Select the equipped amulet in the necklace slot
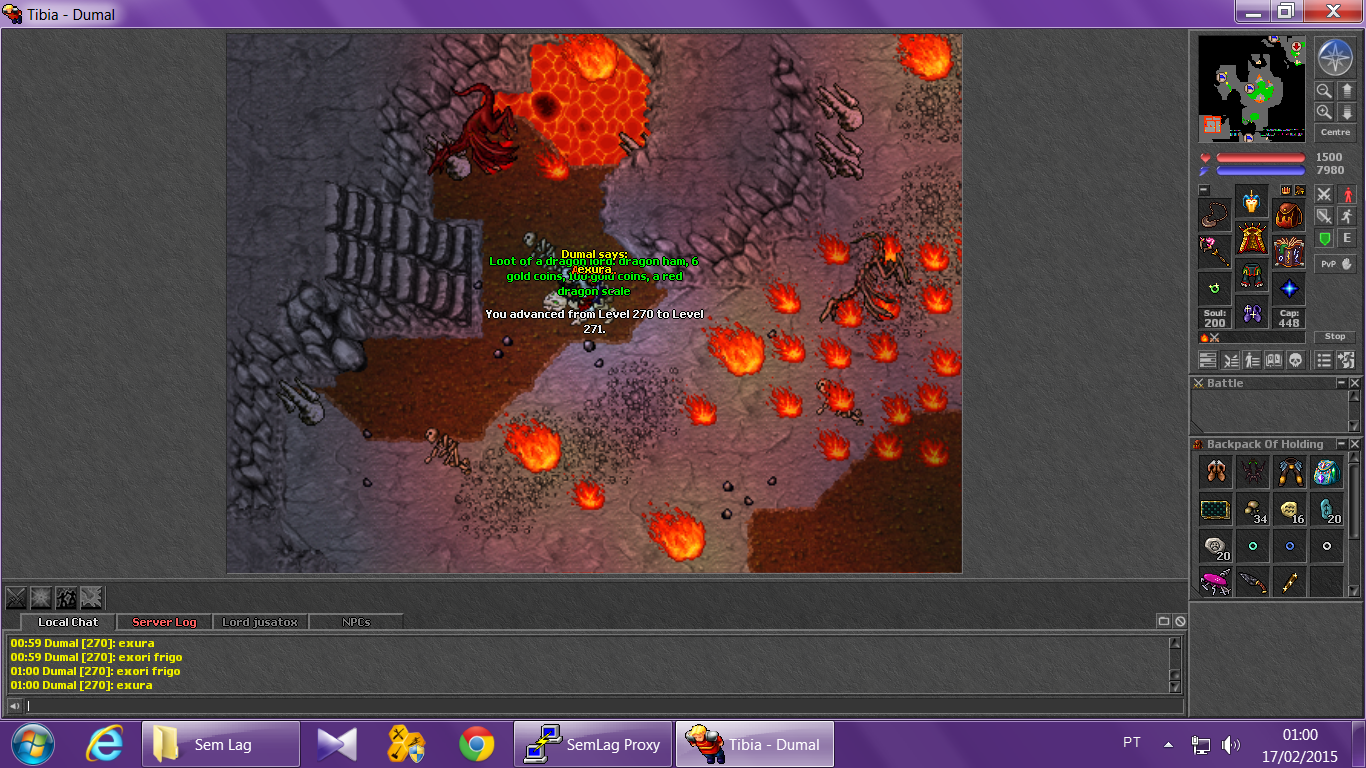This screenshot has width=1366, height=768. 1215,215
